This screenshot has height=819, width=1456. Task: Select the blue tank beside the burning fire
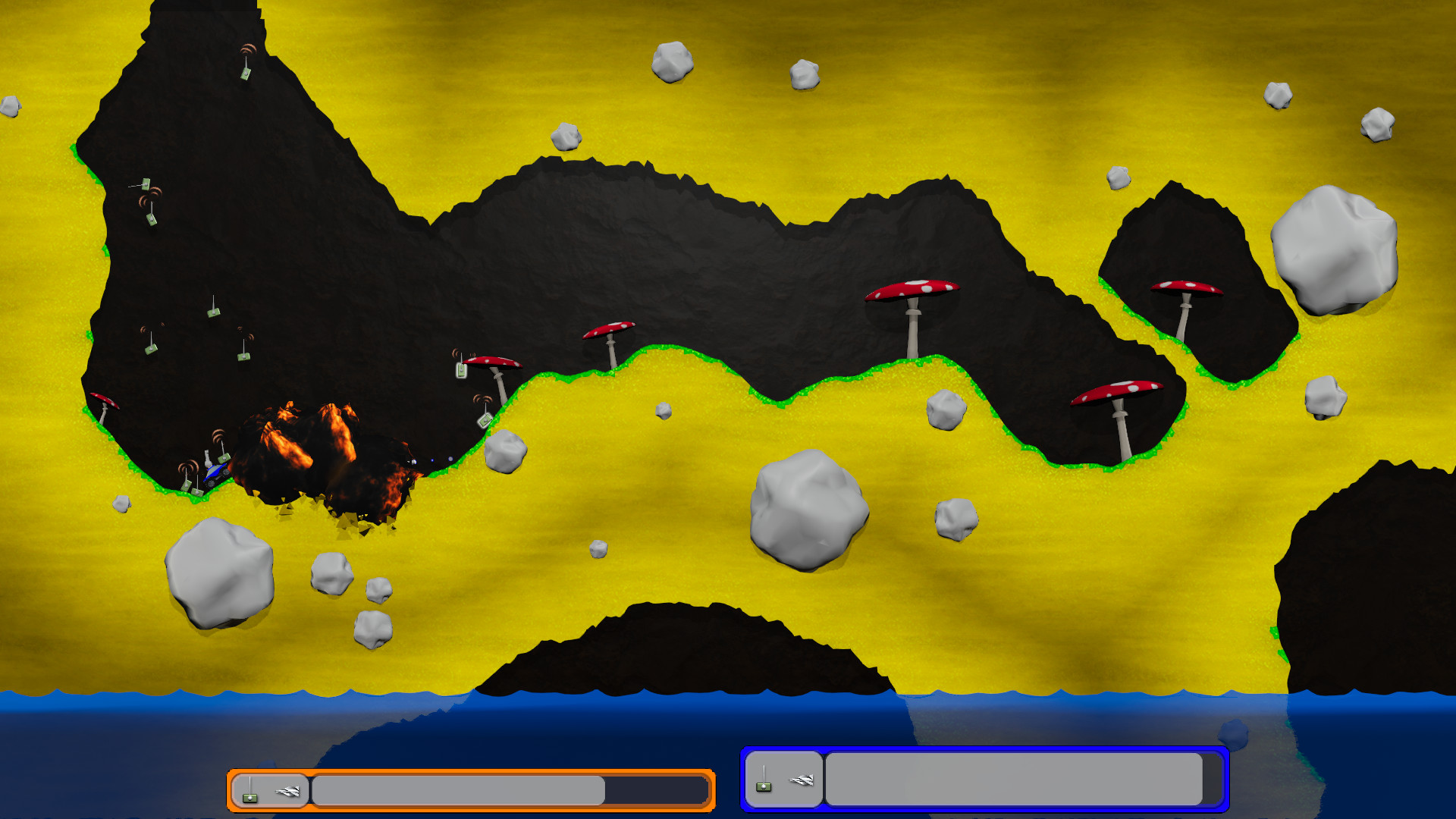pyautogui.click(x=216, y=472)
